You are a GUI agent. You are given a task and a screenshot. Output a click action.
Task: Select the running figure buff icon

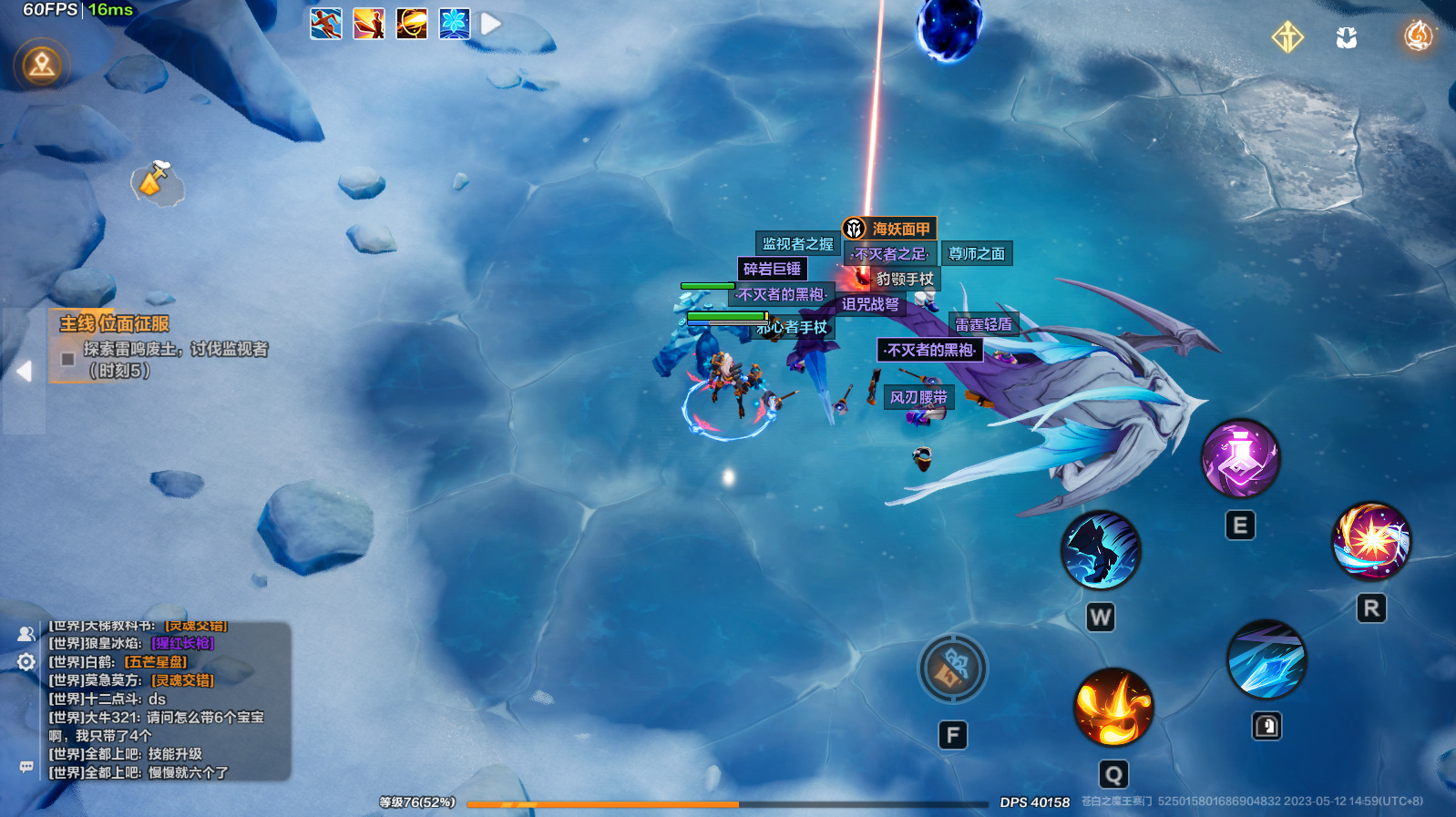click(x=326, y=24)
